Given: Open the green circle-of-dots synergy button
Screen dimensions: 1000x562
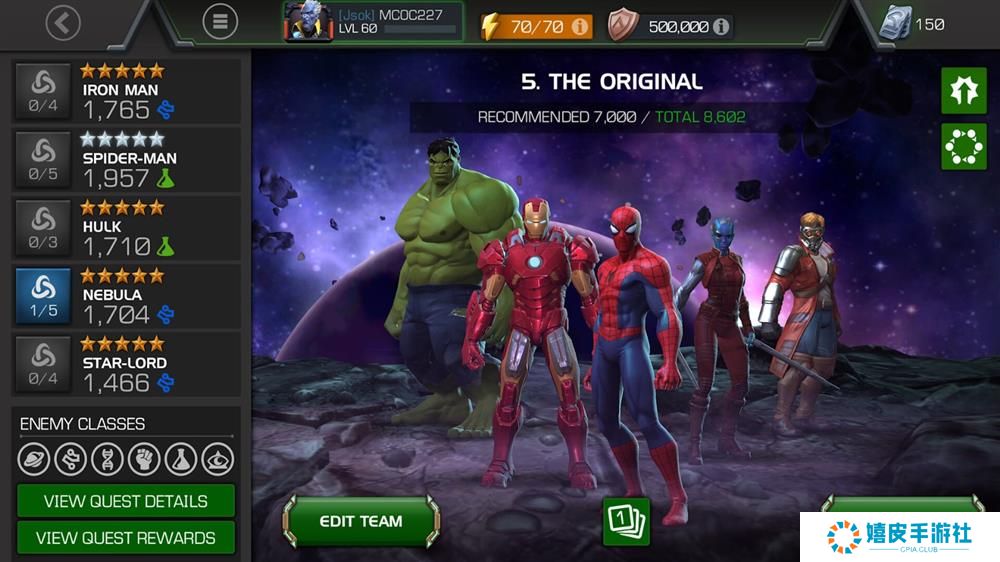Looking at the screenshot, I should point(964,147).
